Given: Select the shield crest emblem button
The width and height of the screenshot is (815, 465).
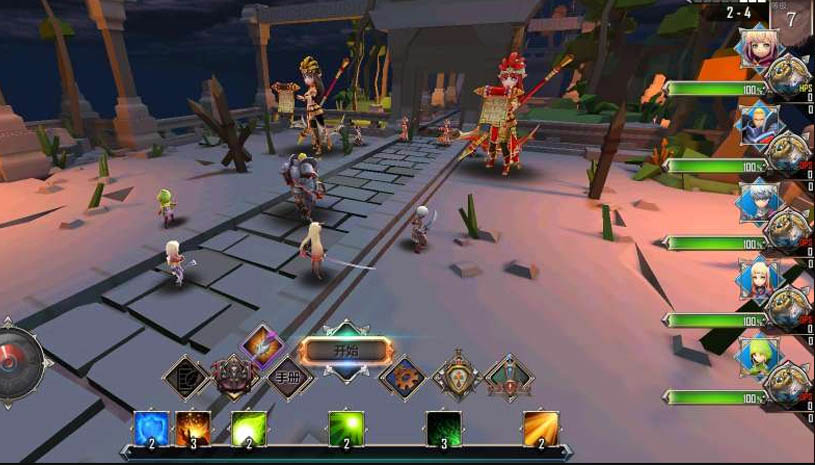Looking at the screenshot, I should pyautogui.click(x=456, y=378).
